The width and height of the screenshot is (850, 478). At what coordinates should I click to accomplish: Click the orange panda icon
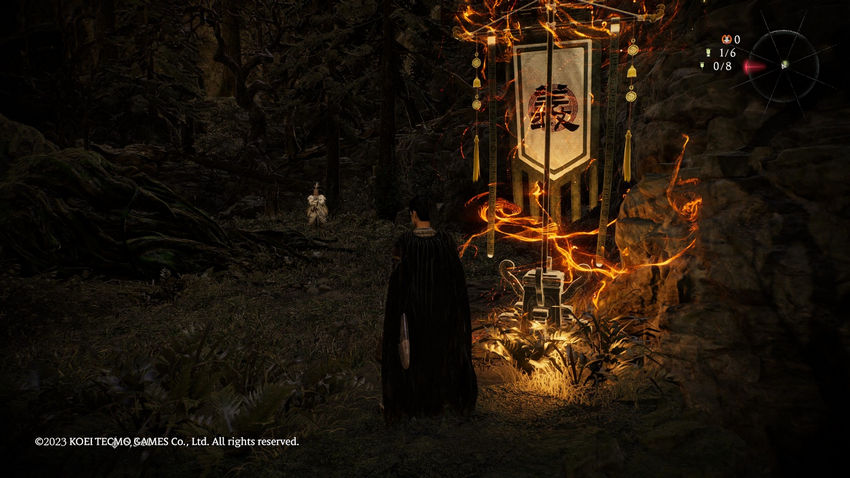pos(726,39)
